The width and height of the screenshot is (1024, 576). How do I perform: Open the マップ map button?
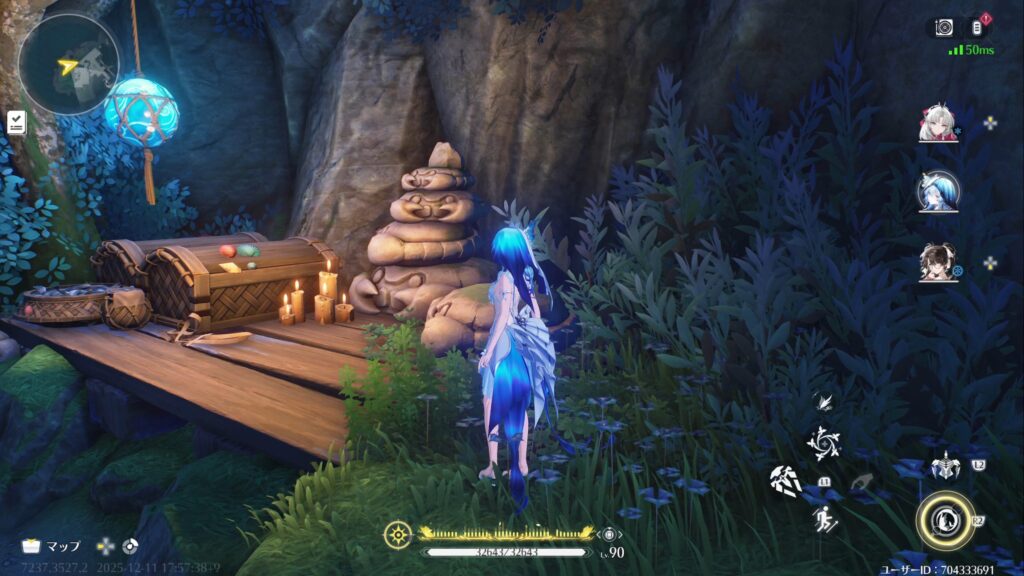52,546
